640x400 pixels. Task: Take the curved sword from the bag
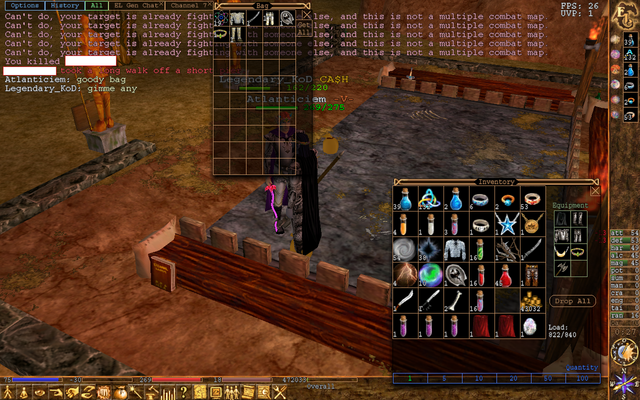pyautogui.click(x=256, y=18)
